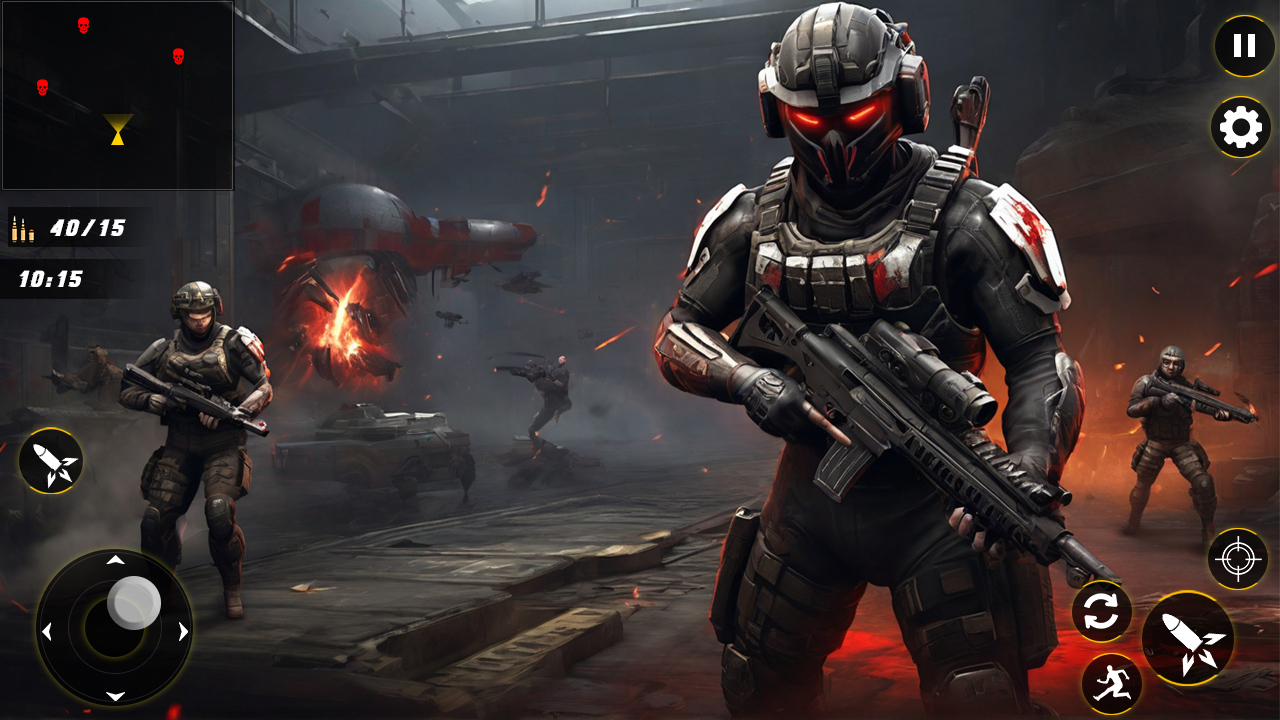
Task: Click the hourglass icon on the minimap
Action: click(x=117, y=128)
